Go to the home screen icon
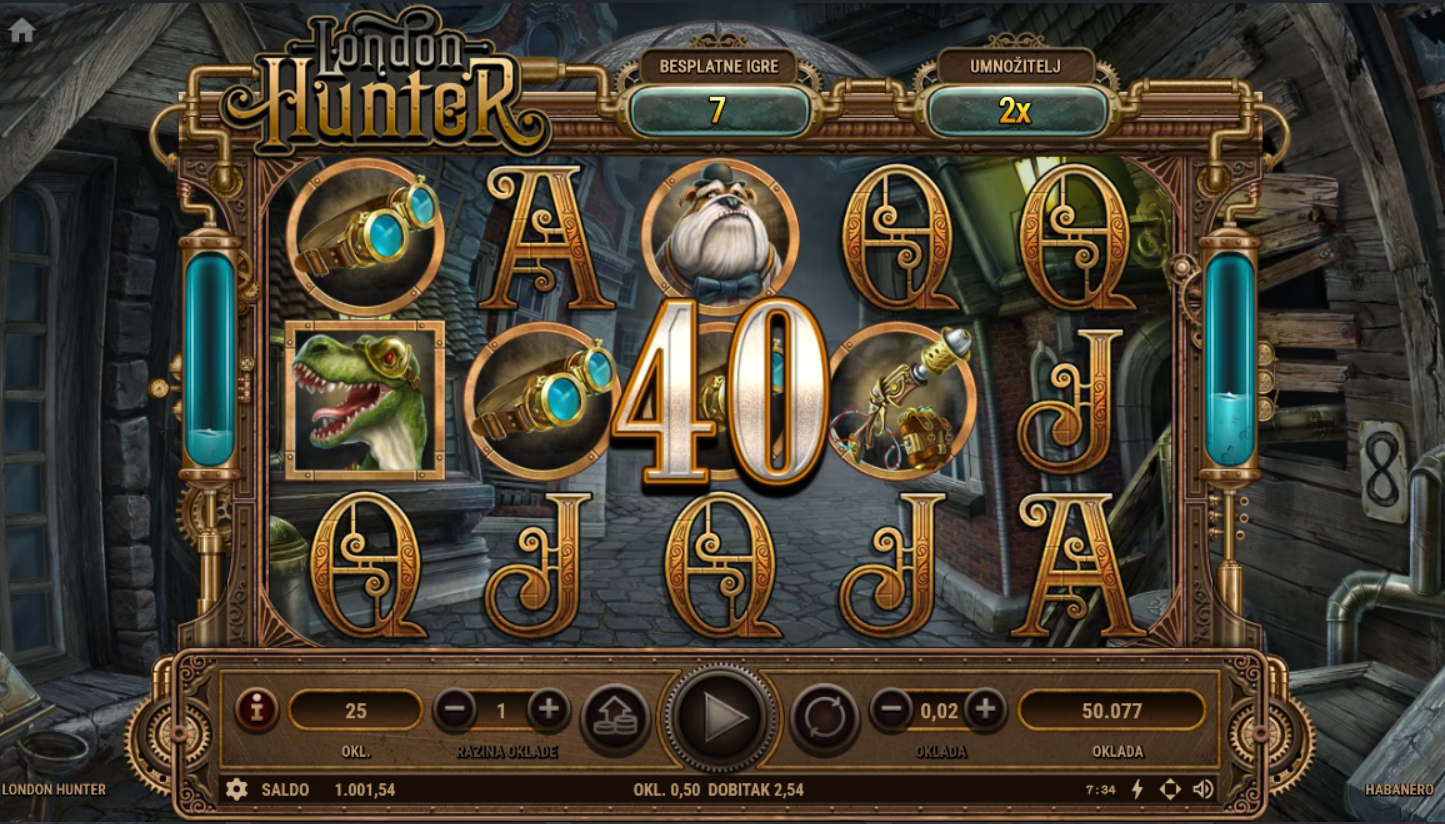The width and height of the screenshot is (1445, 824). click(21, 31)
